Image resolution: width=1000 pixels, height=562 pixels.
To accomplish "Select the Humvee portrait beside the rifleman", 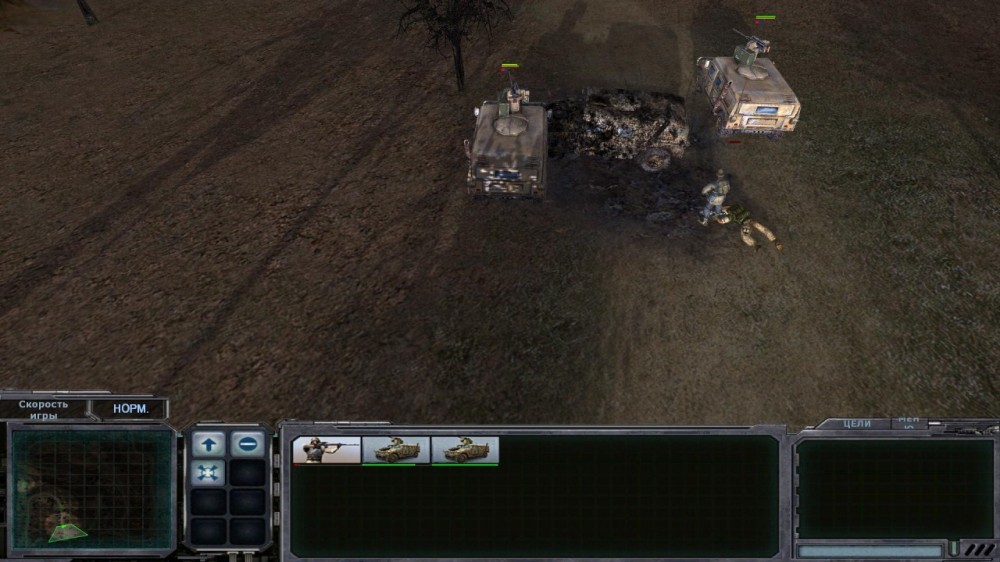I will click(x=396, y=451).
